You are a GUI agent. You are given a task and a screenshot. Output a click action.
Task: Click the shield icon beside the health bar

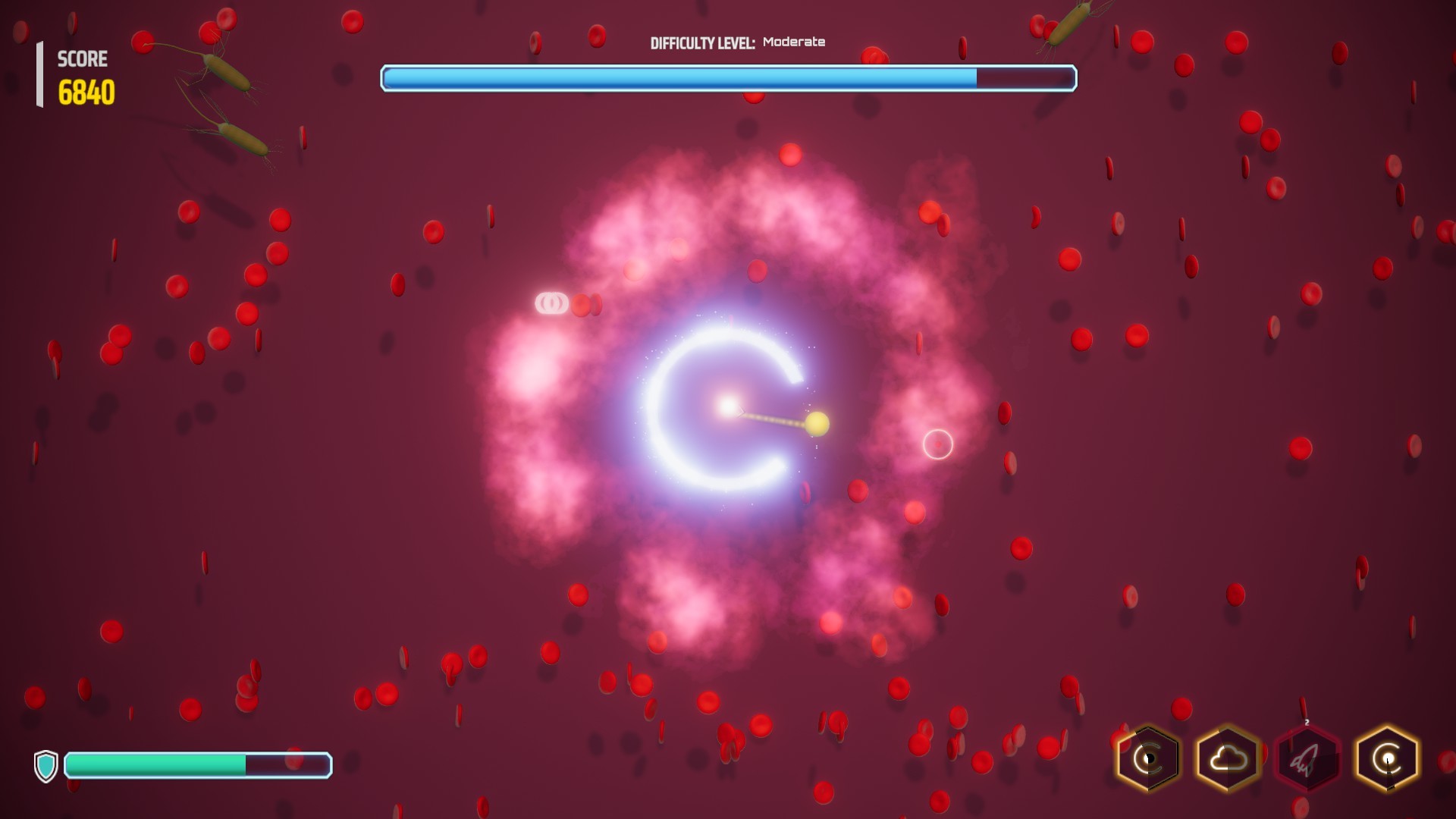[x=47, y=767]
